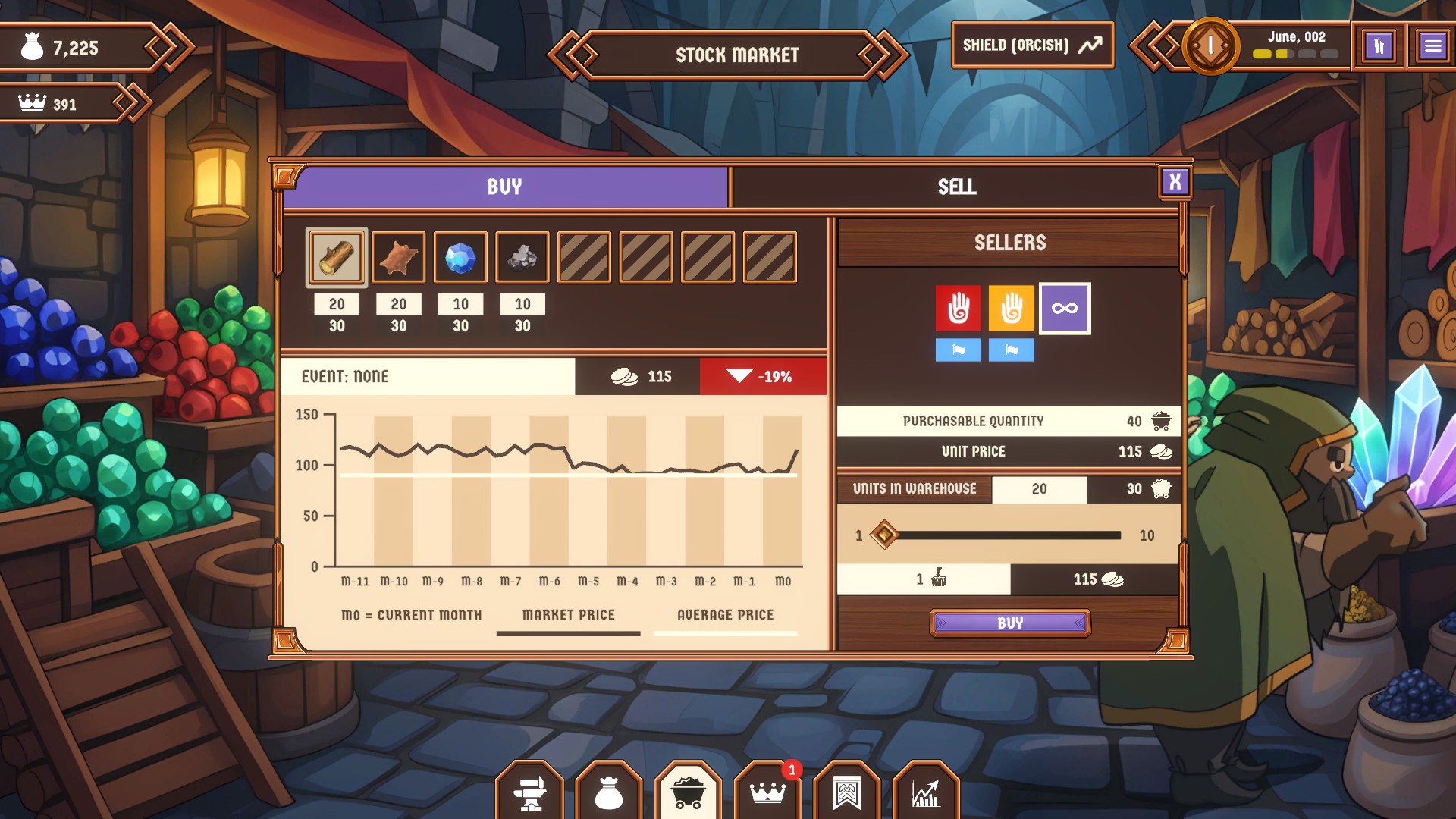The height and width of the screenshot is (819, 1456).
Task: Open the anvil forge screen
Action: click(x=530, y=793)
